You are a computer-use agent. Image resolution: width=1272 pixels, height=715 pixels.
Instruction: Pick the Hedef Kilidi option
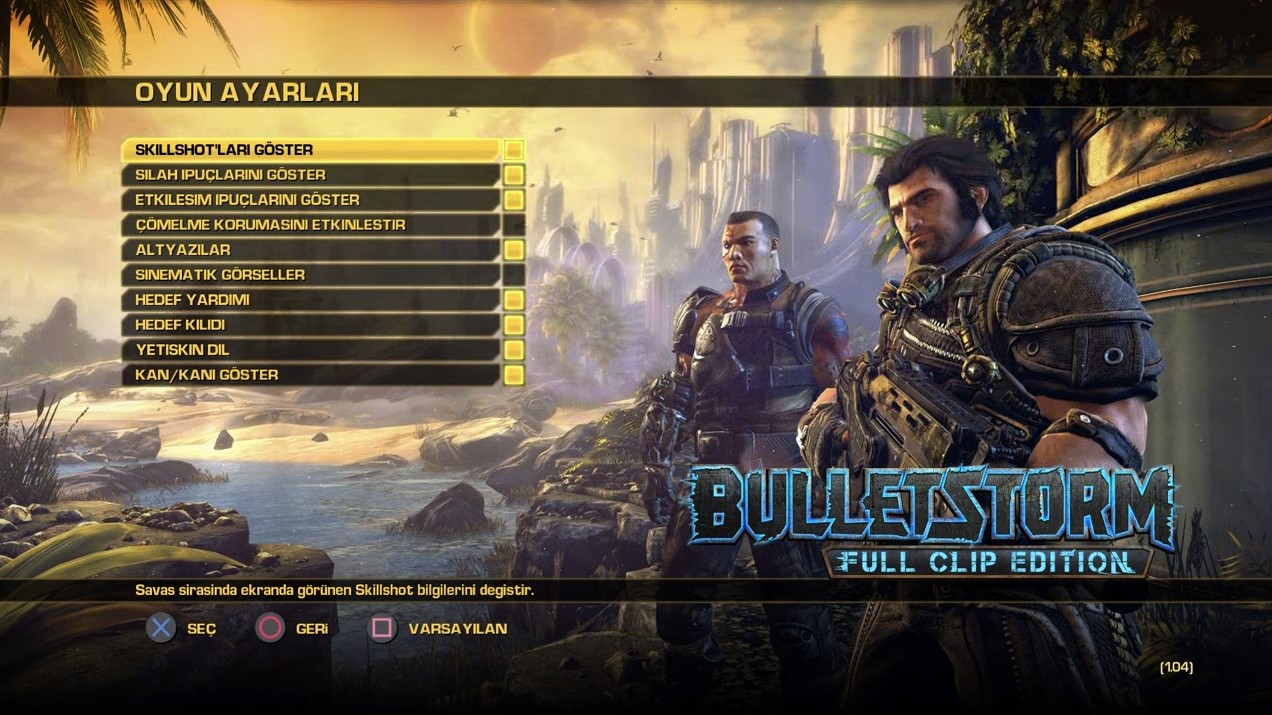pos(310,325)
